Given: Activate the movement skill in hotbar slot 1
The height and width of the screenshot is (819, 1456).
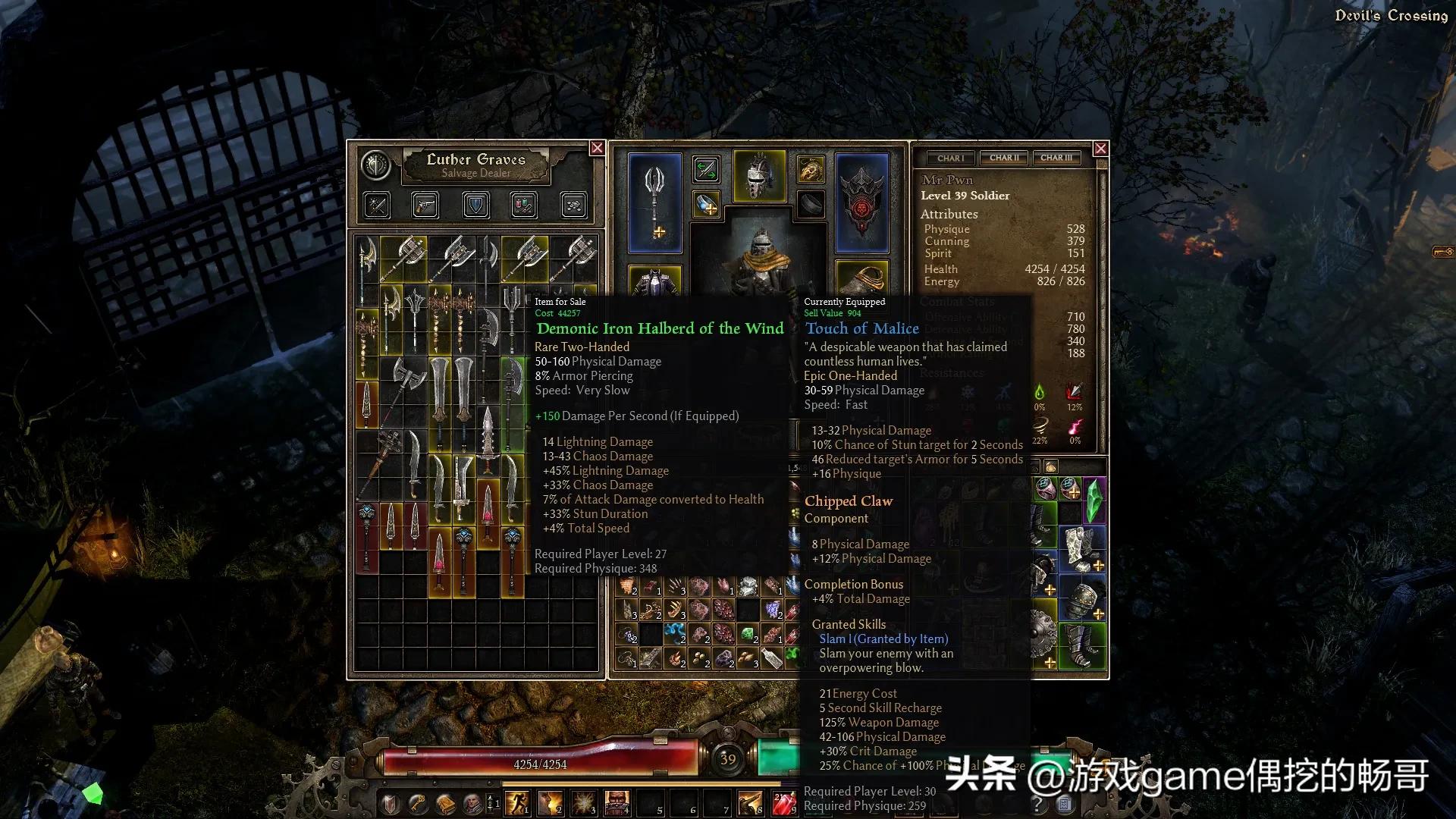Looking at the screenshot, I should [518, 802].
